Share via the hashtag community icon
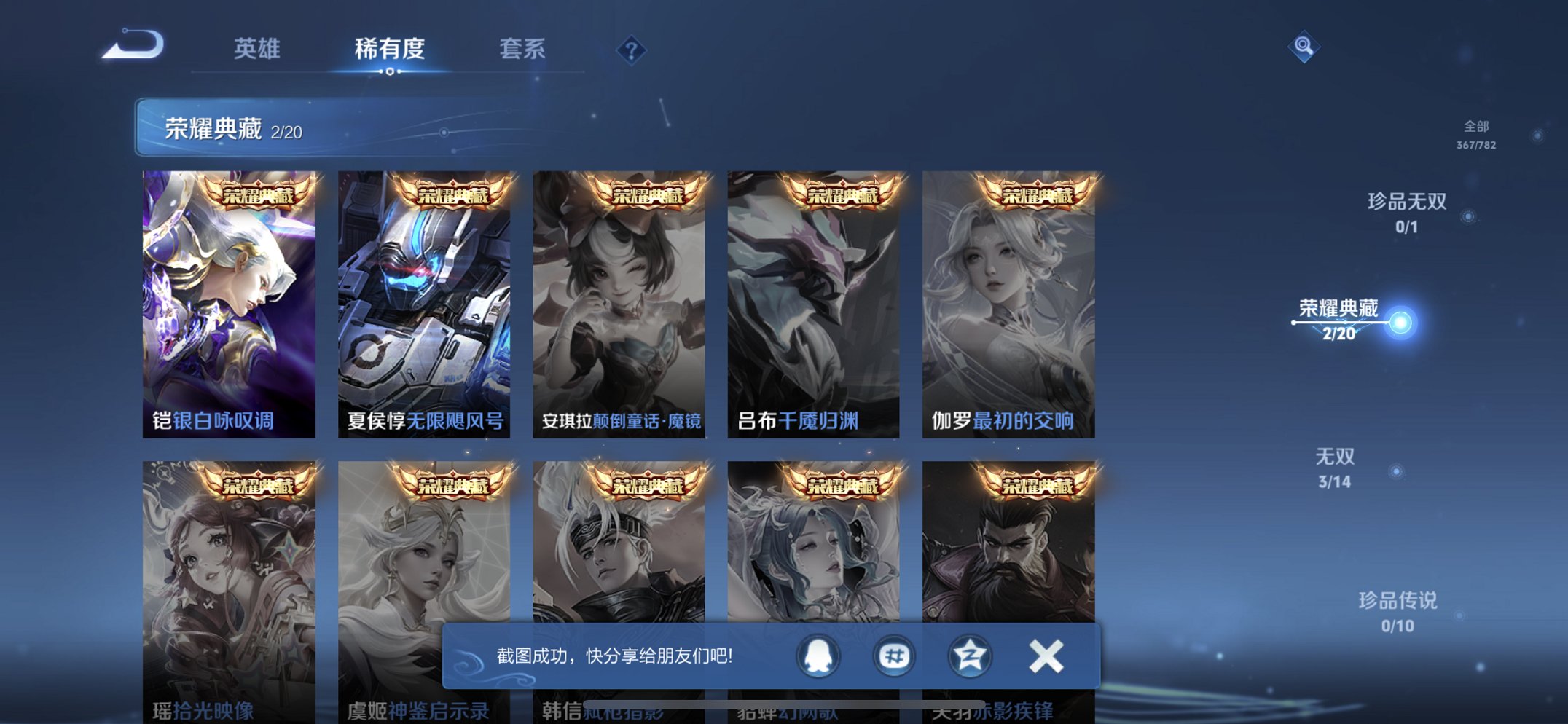Screen dimensions: 1568x724 click(895, 656)
